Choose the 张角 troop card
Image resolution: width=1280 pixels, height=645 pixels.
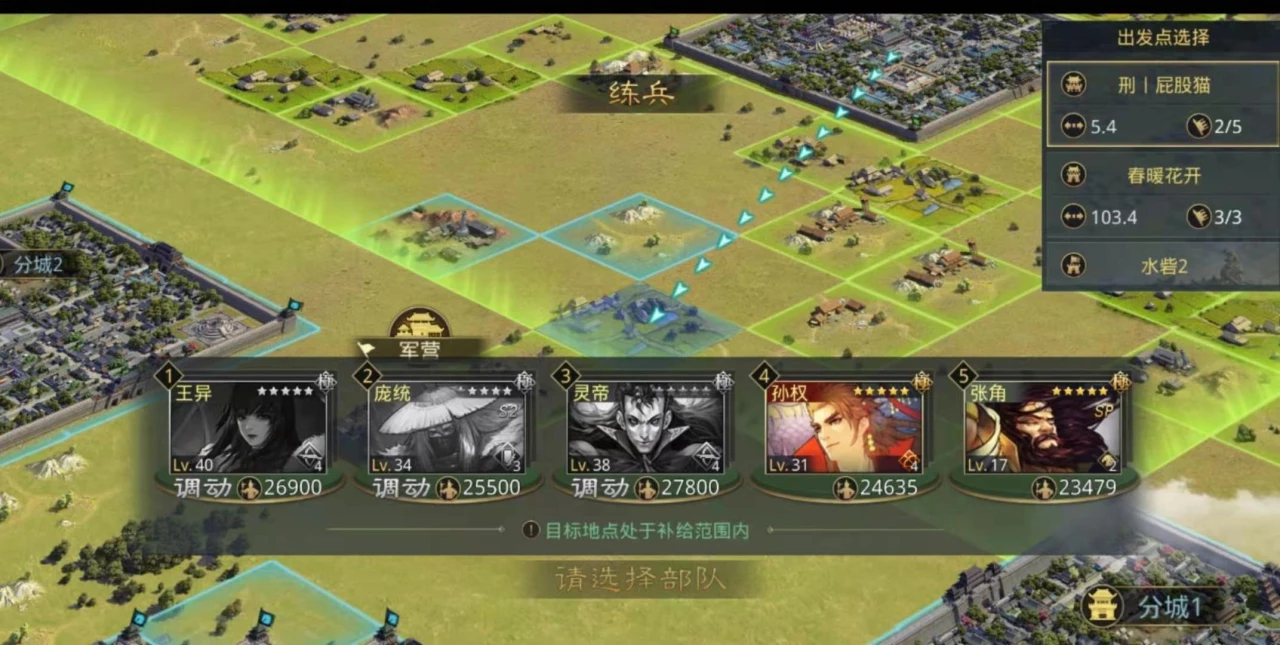pos(1043,428)
